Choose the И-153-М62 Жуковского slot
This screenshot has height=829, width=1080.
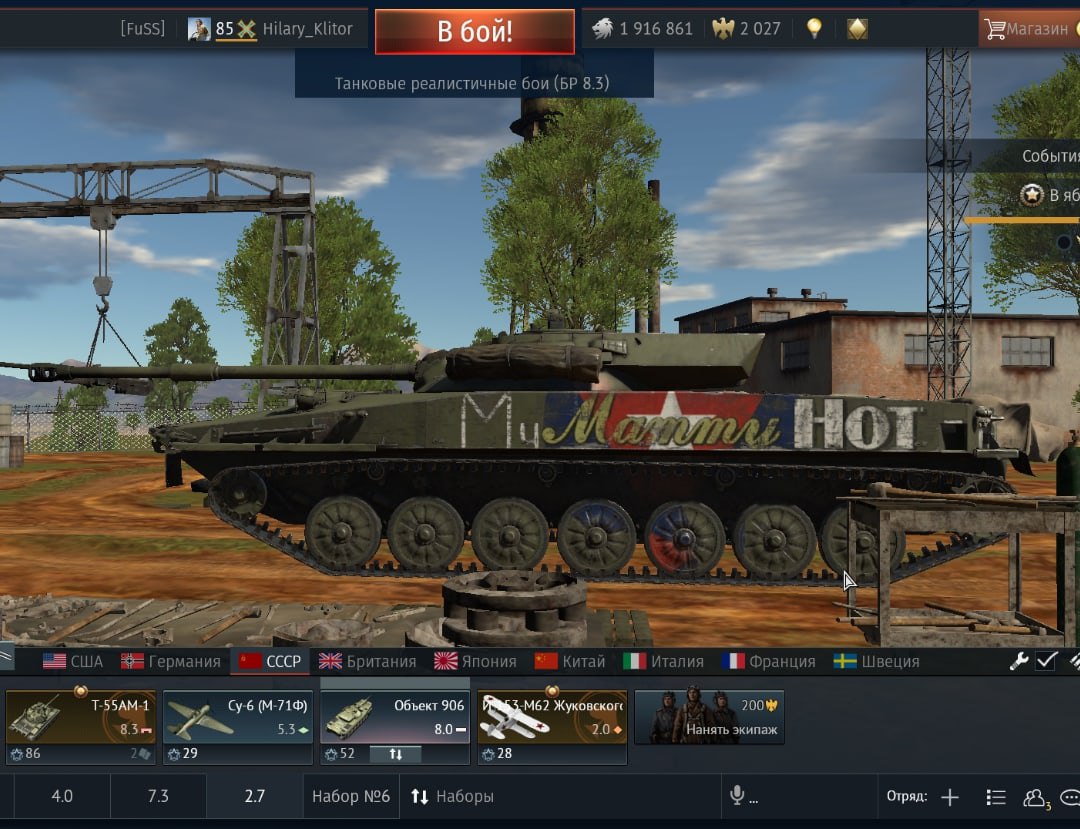pos(551,717)
